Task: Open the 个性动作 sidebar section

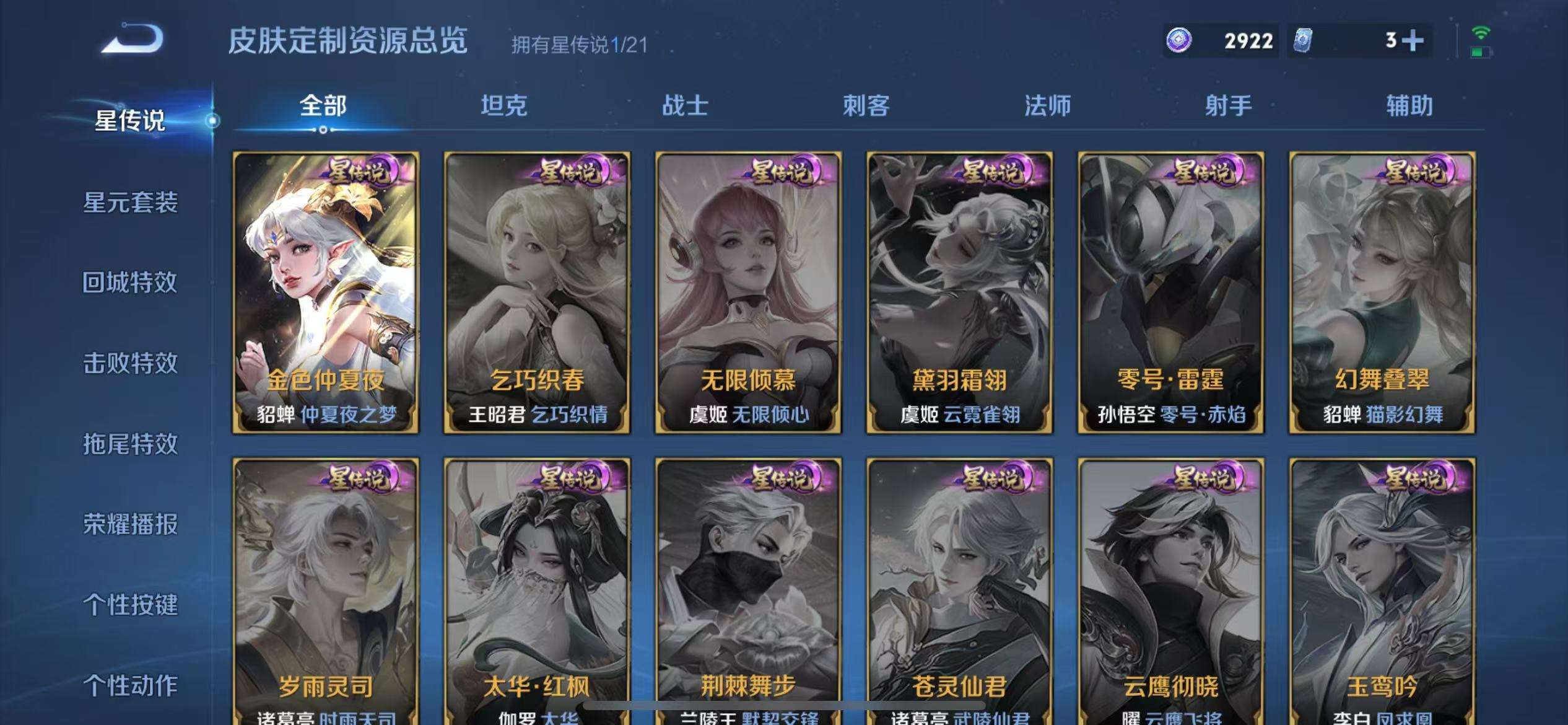Action: coord(131,685)
